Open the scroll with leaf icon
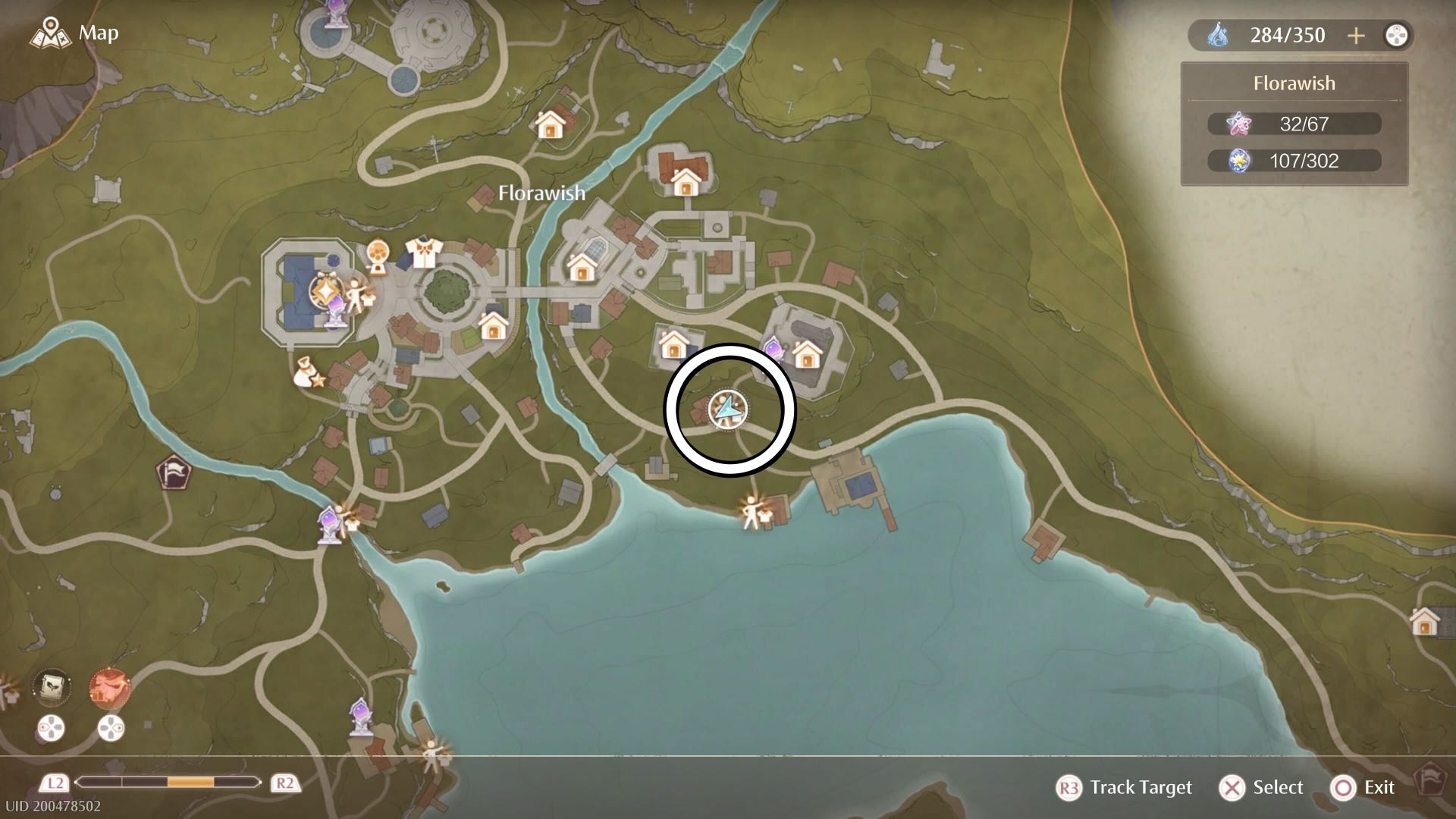 pyautogui.click(x=52, y=689)
